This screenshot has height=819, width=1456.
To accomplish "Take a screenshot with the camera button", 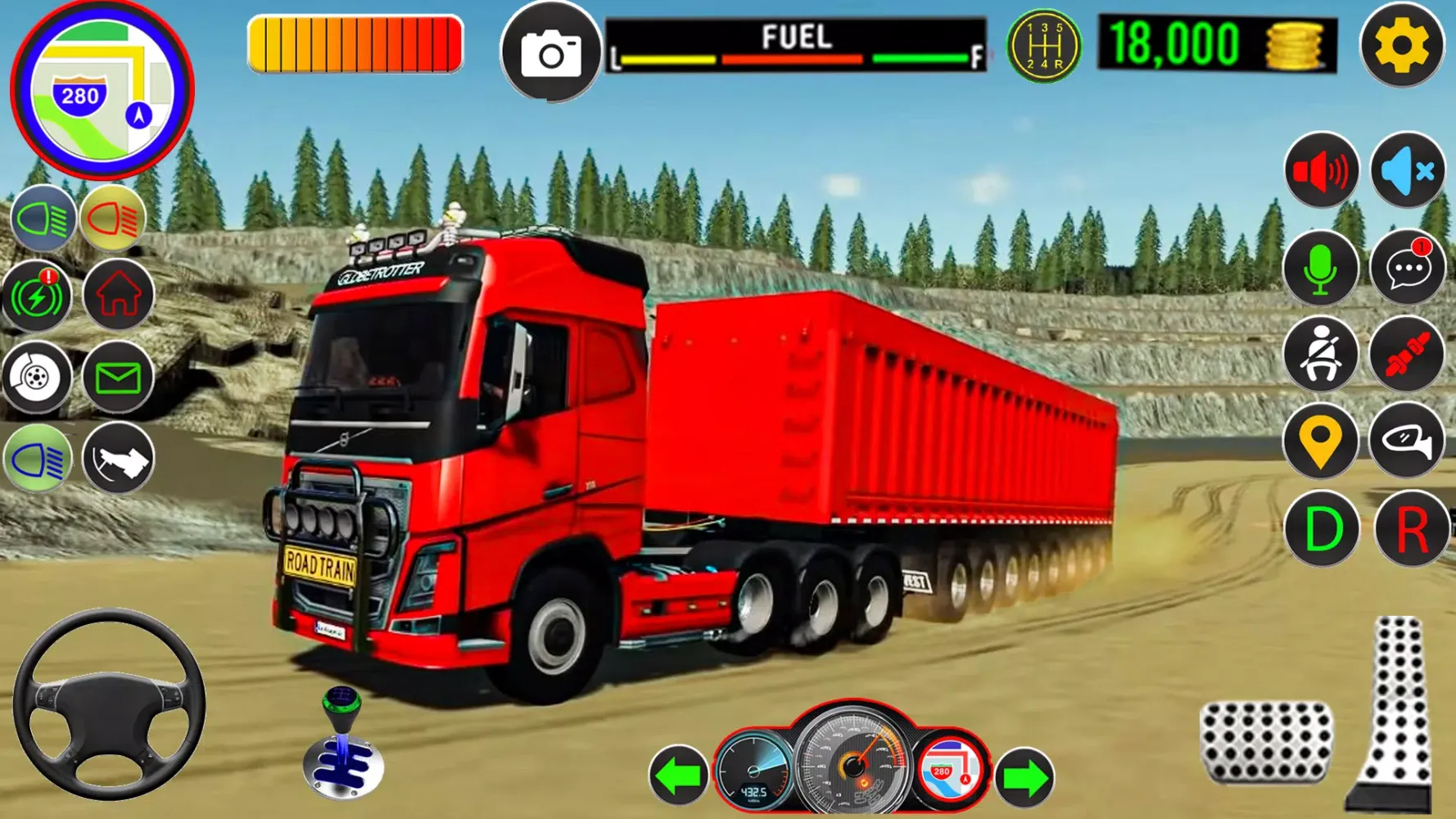I will pos(551,52).
